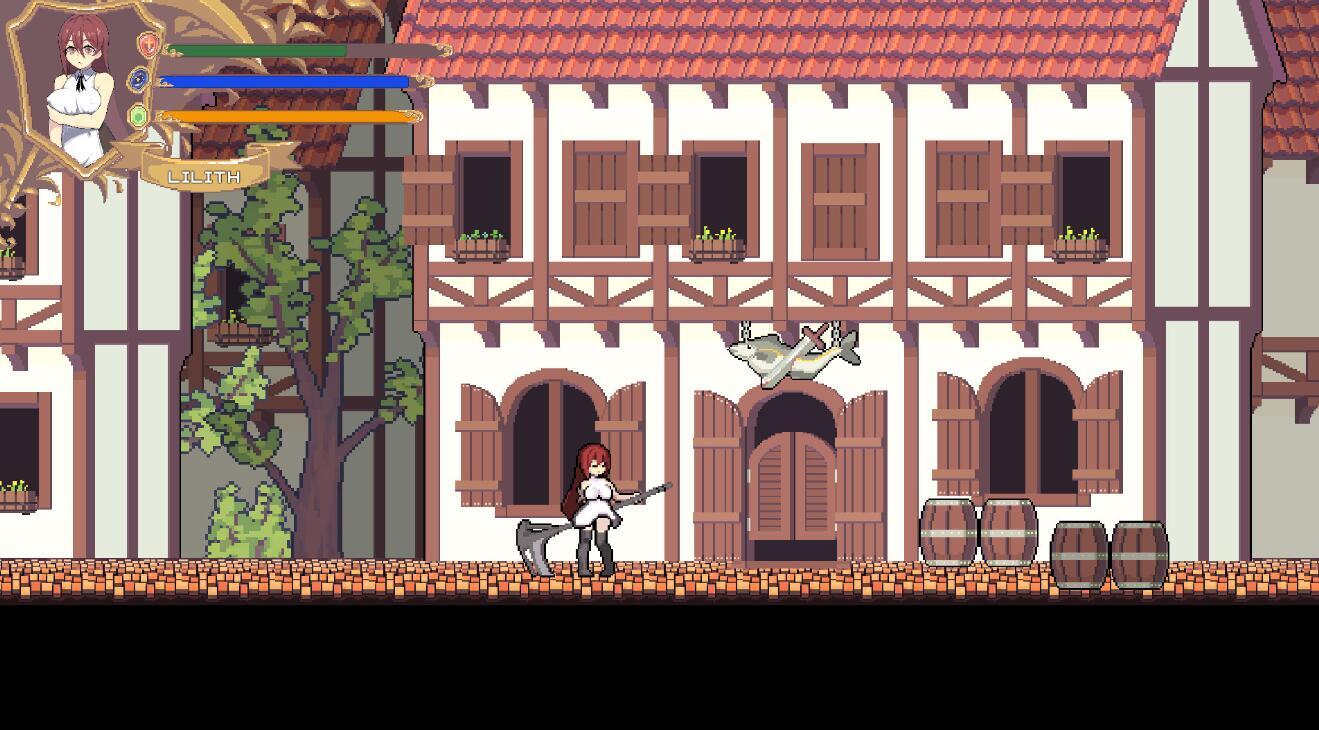Select the player character Lilith
Image resolution: width=1319 pixels, height=730 pixels.
pos(597,500)
